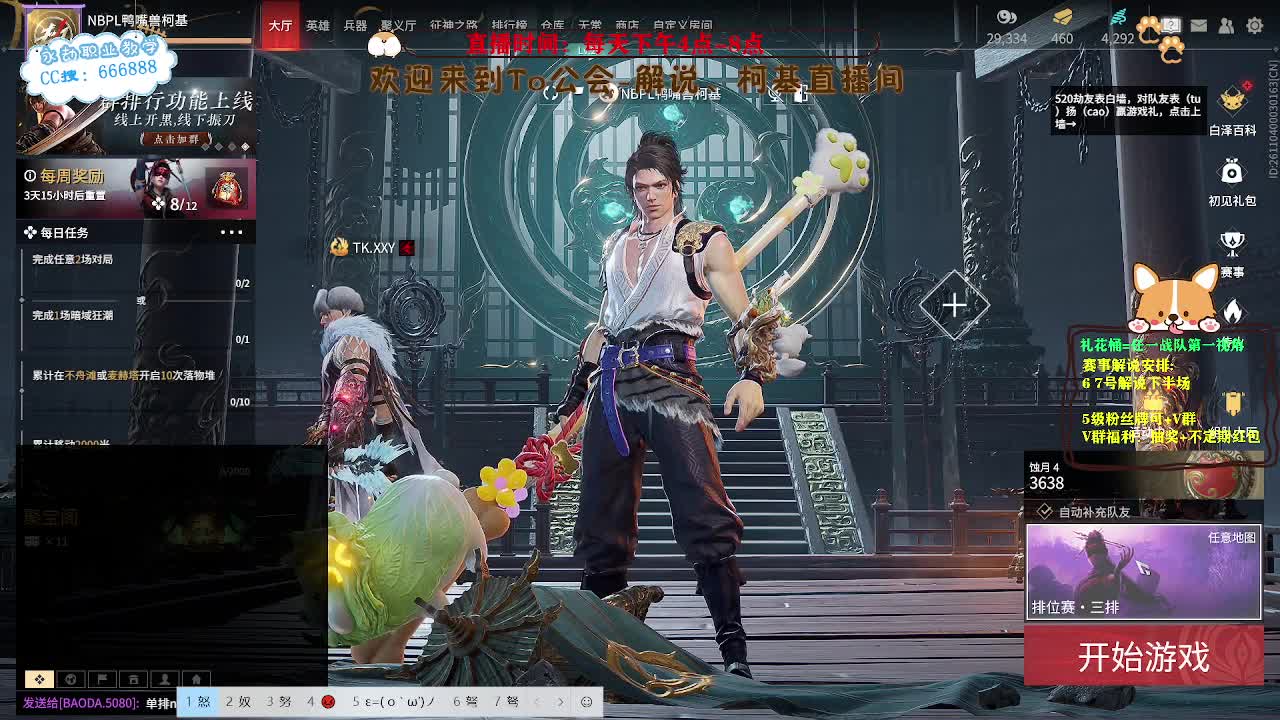Open 白泽百科 encyclopedia icon
The image size is (1280, 720).
[1231, 102]
